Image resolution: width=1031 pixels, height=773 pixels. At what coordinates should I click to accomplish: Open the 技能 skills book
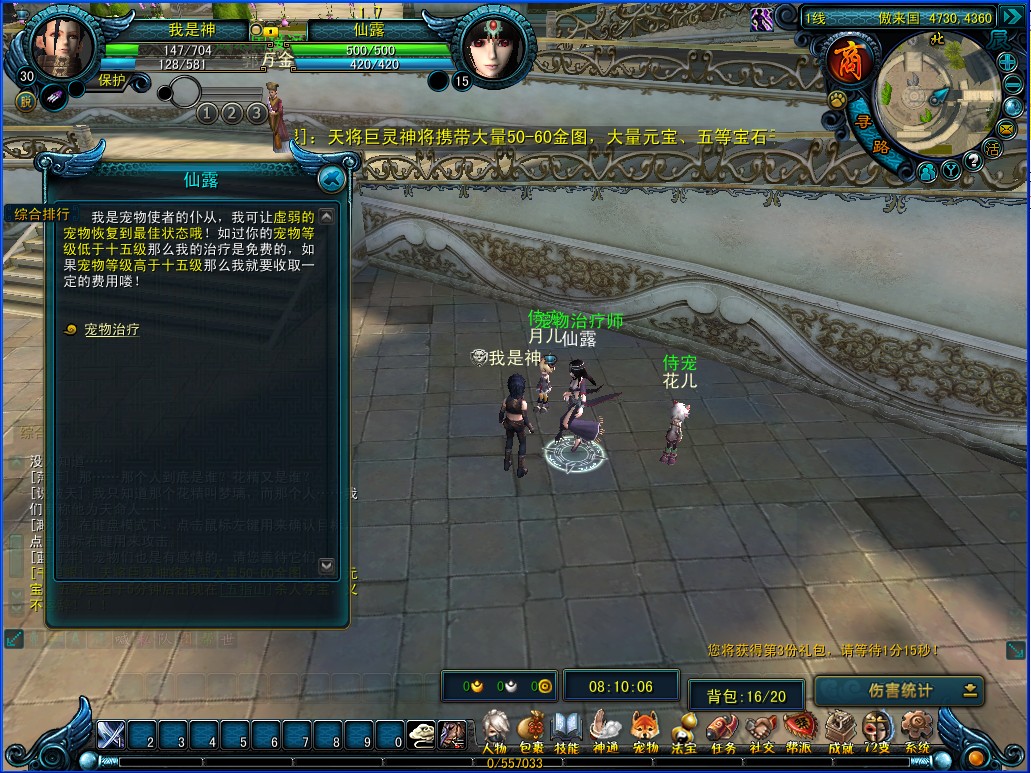(x=567, y=730)
